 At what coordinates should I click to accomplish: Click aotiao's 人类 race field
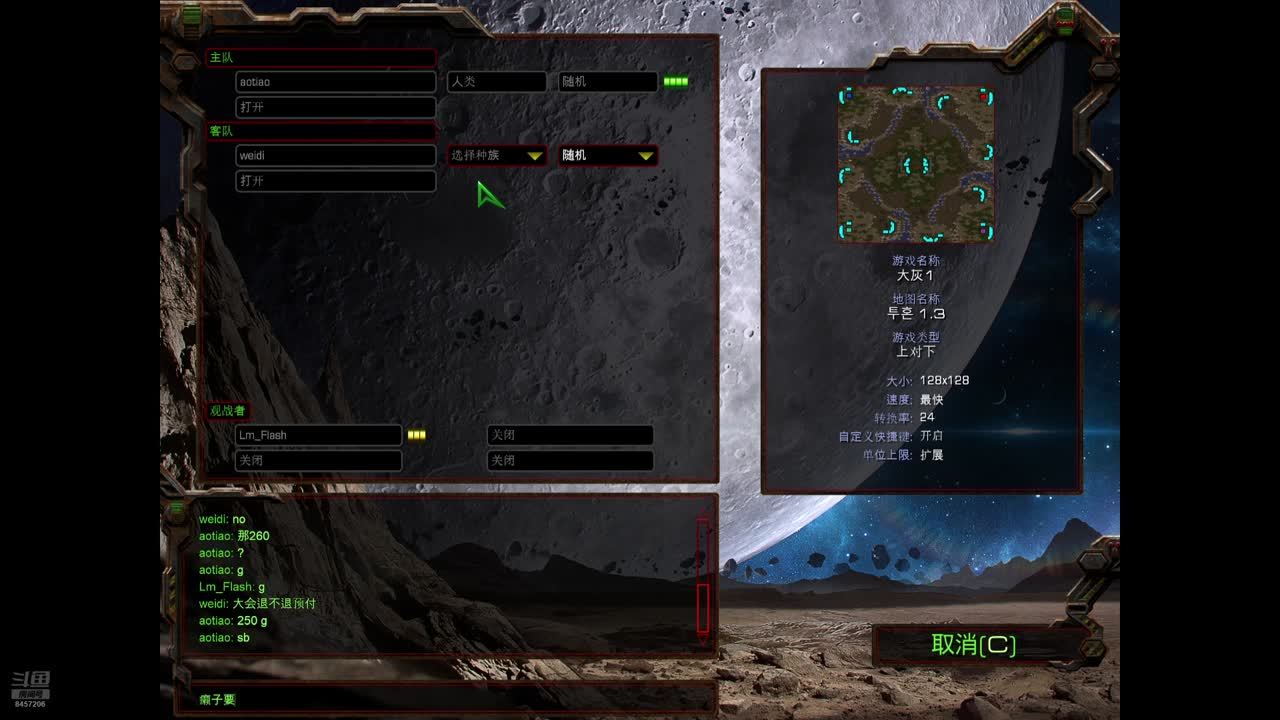pyautogui.click(x=497, y=82)
